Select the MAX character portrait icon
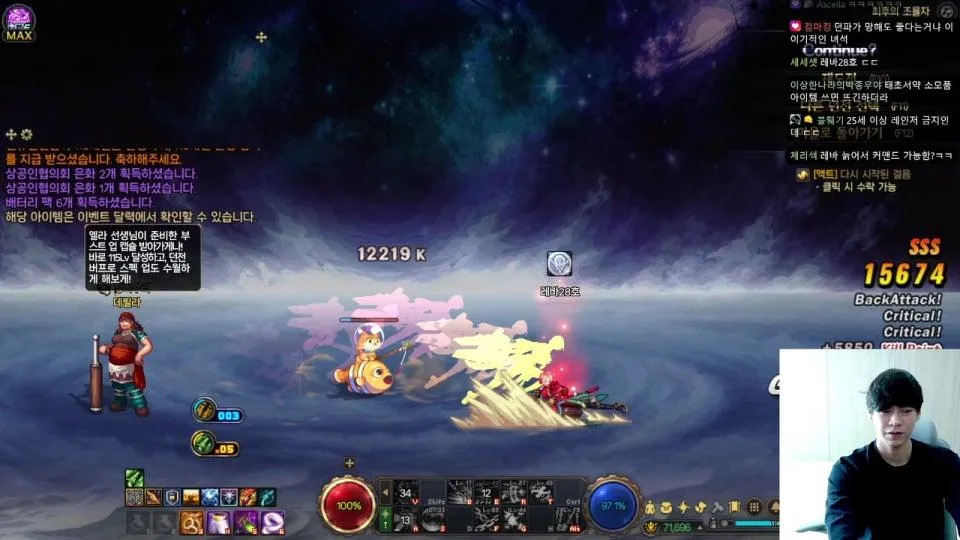This screenshot has height=540, width=960. (x=19, y=22)
